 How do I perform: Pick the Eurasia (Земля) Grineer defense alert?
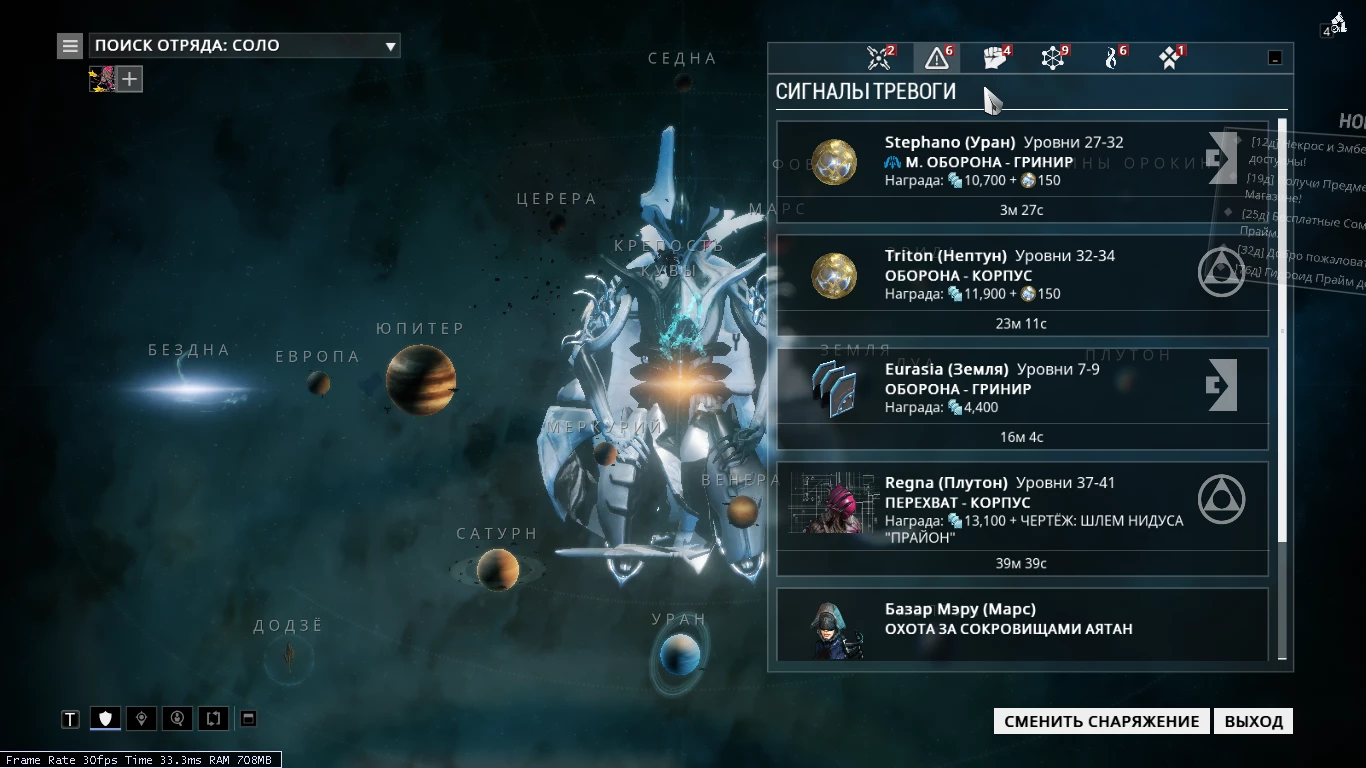coord(1022,399)
